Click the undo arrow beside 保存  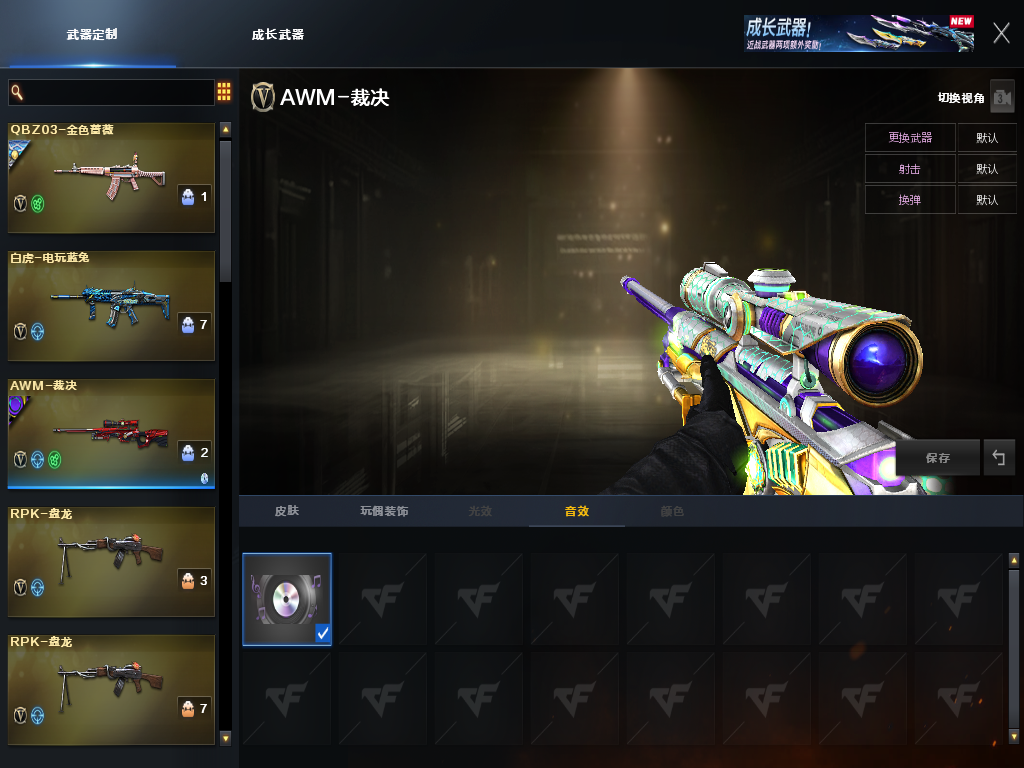[x=998, y=458]
